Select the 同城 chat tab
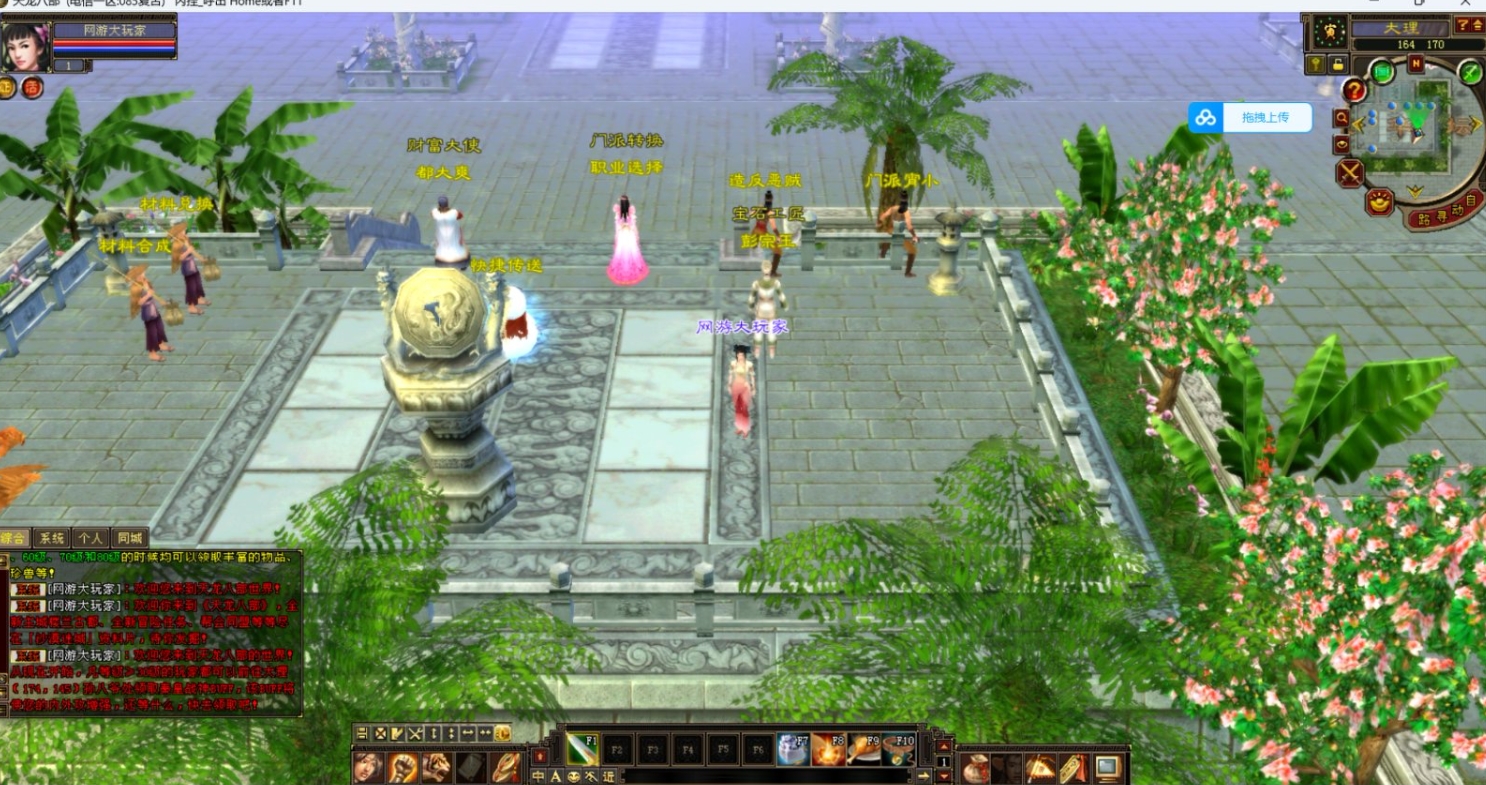Screen dimensions: 1486x785 129,538
